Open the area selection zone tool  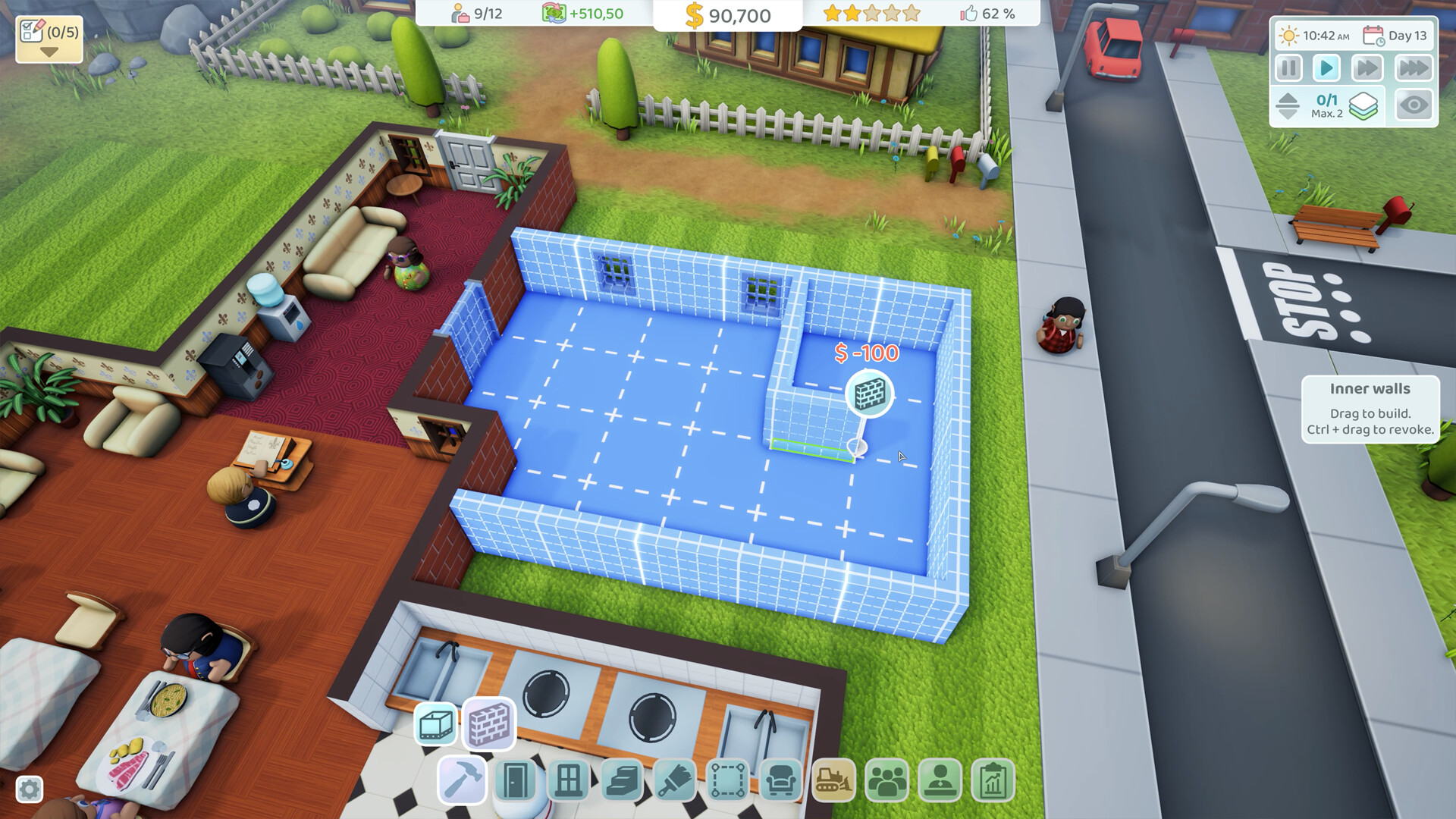click(x=730, y=780)
